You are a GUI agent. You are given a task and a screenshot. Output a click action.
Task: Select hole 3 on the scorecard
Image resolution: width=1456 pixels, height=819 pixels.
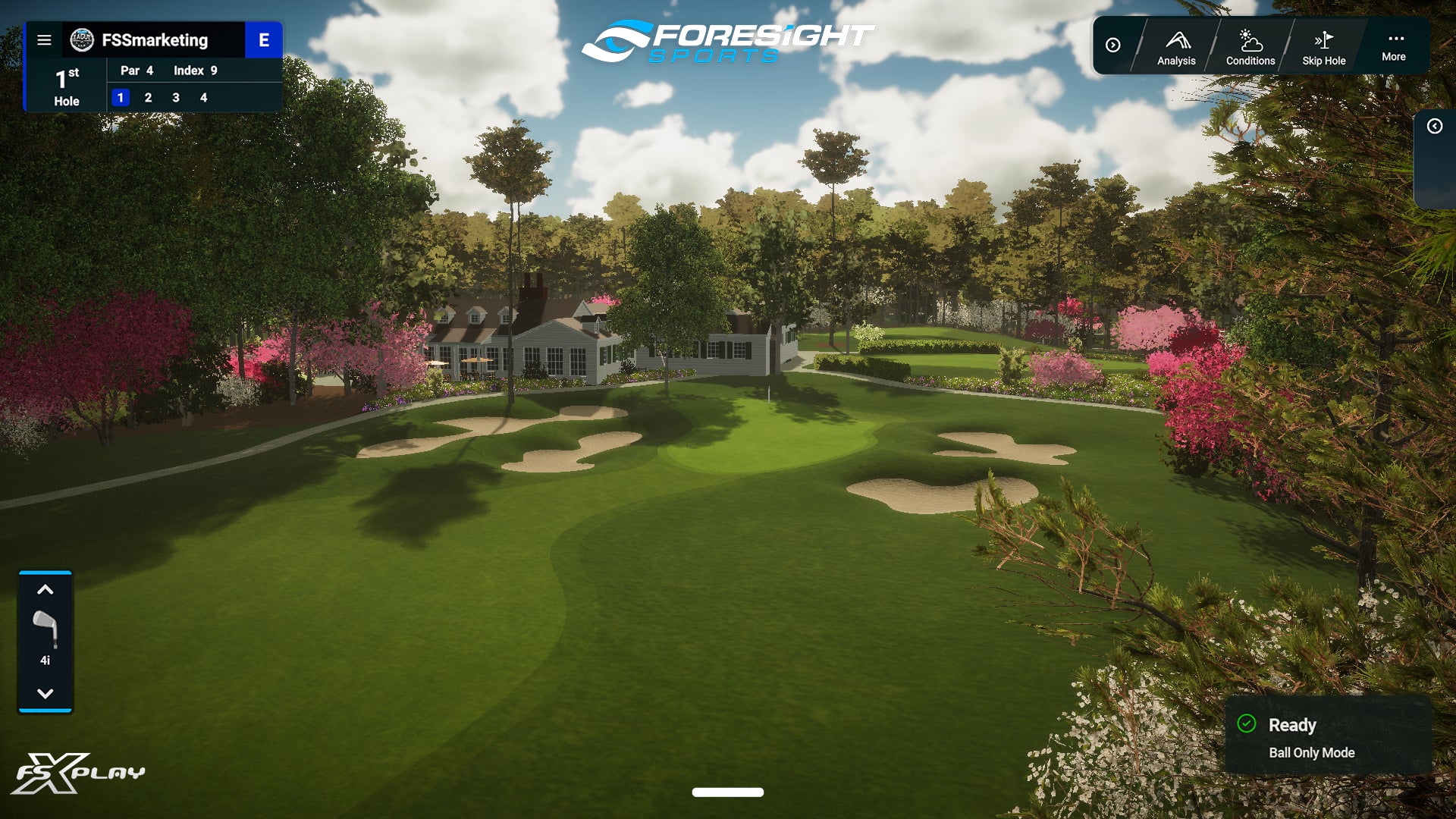(176, 98)
